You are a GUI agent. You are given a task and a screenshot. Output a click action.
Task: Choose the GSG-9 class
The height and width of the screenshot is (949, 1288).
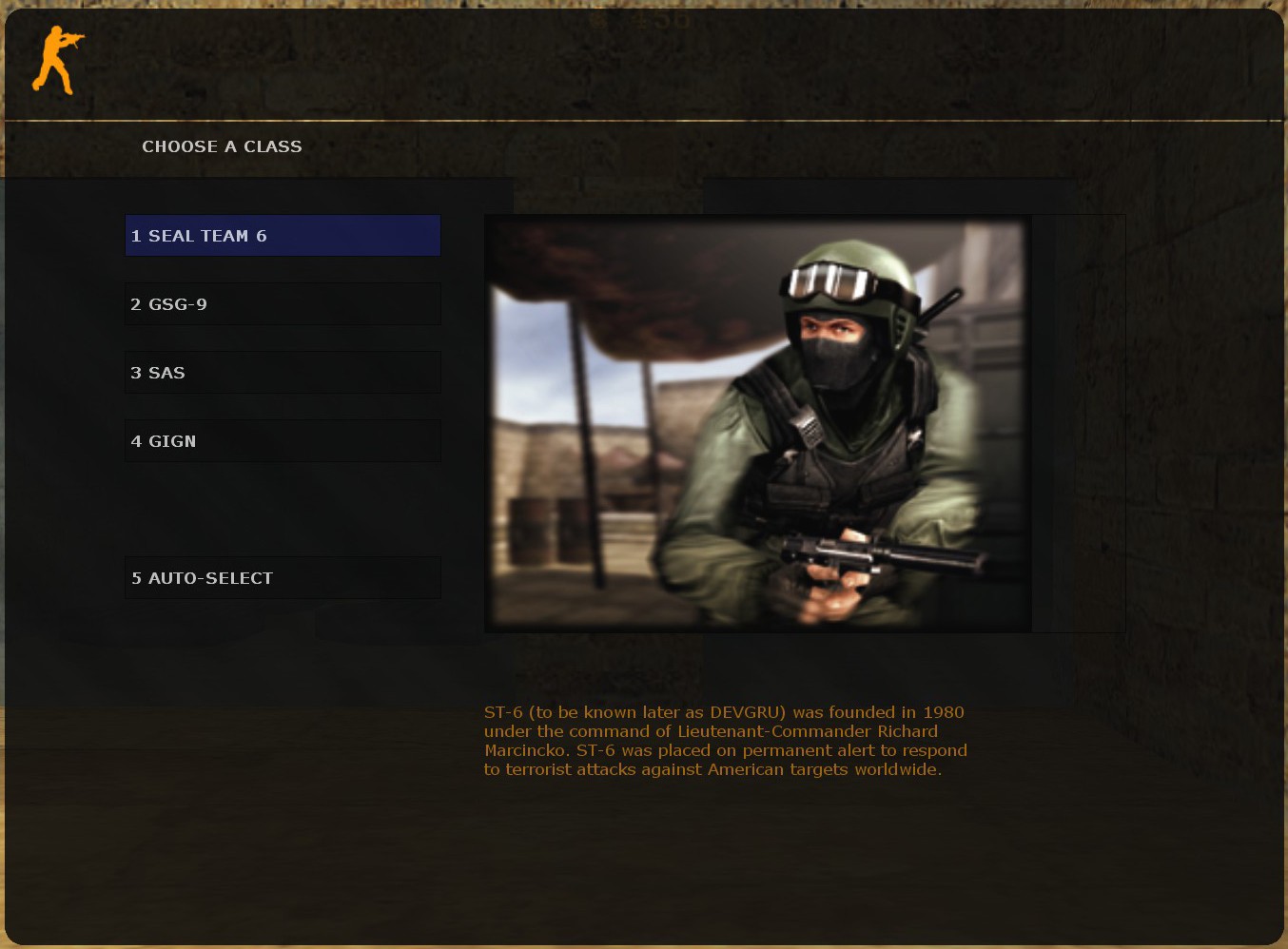click(x=282, y=303)
